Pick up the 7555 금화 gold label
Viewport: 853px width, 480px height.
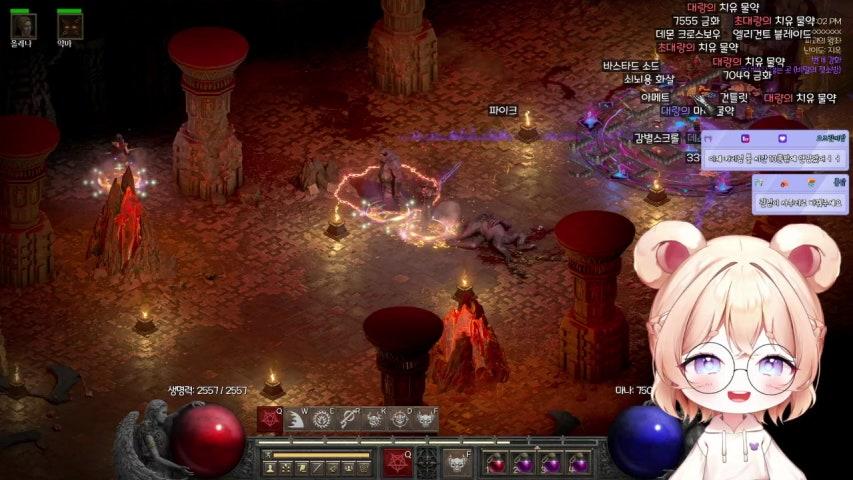[696, 20]
